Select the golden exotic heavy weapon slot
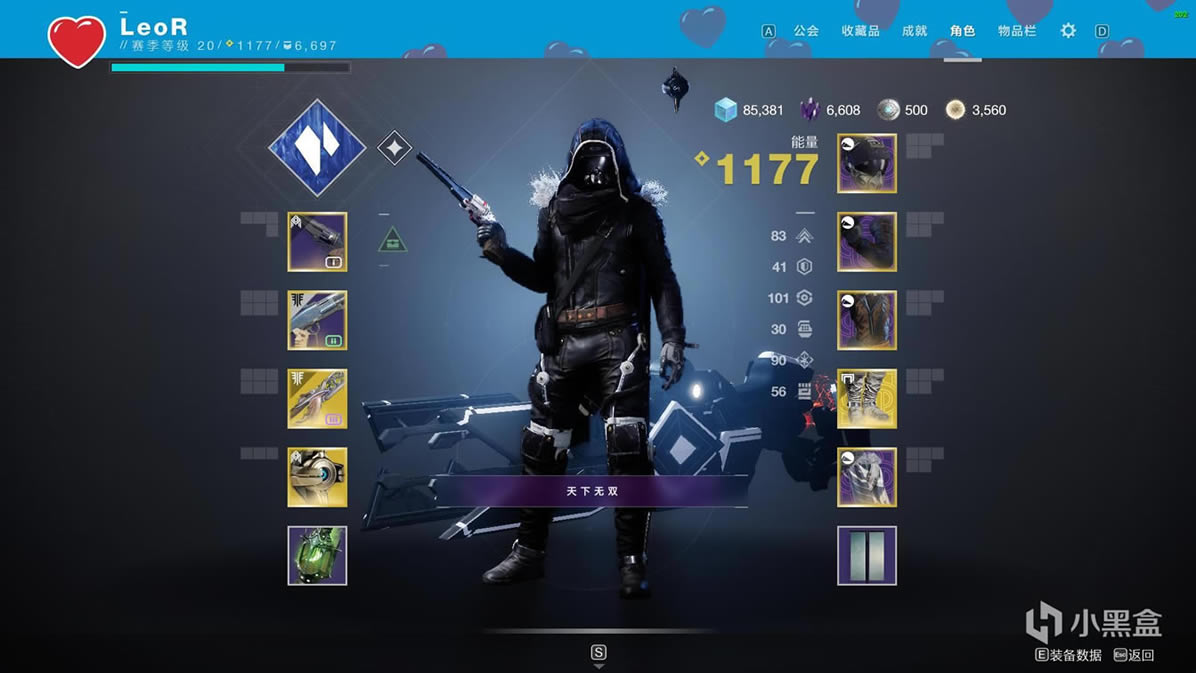Viewport: 1196px width, 673px height. click(317, 398)
